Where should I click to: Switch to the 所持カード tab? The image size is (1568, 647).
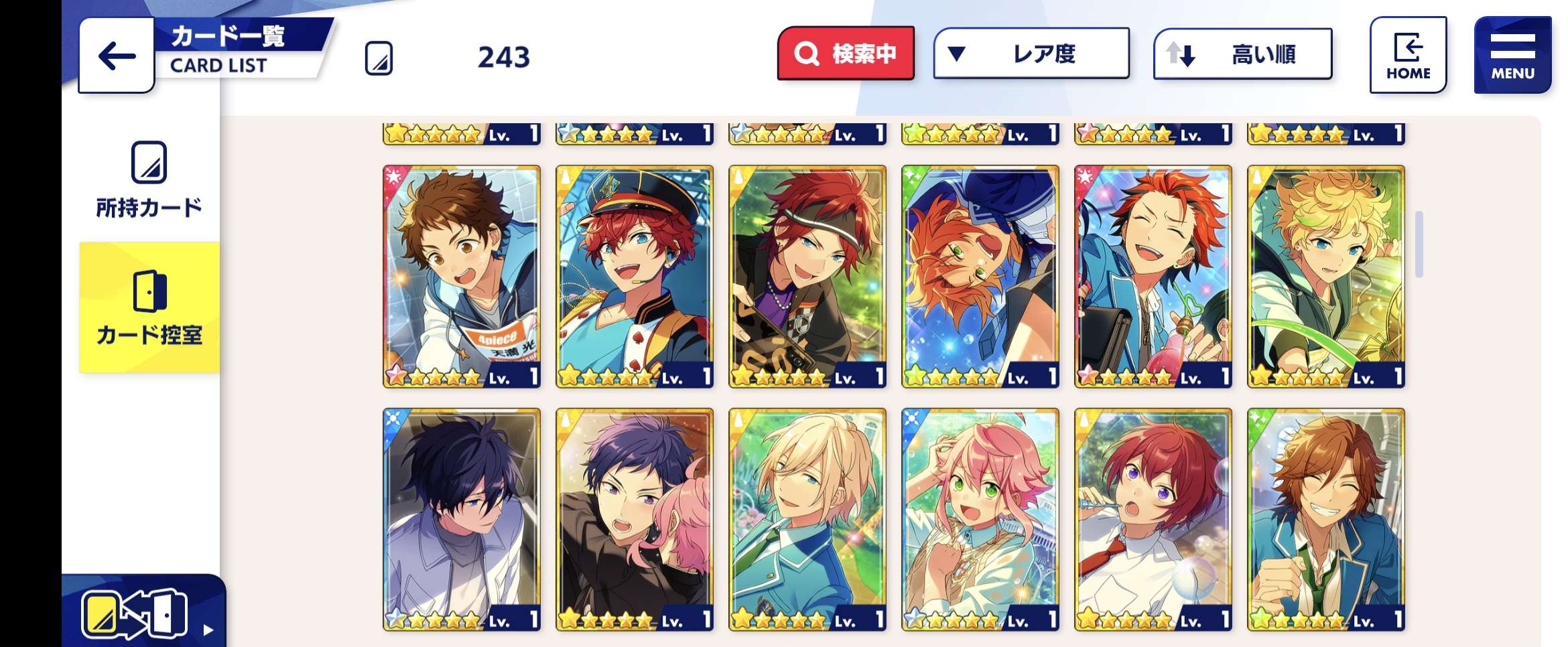[x=149, y=179]
